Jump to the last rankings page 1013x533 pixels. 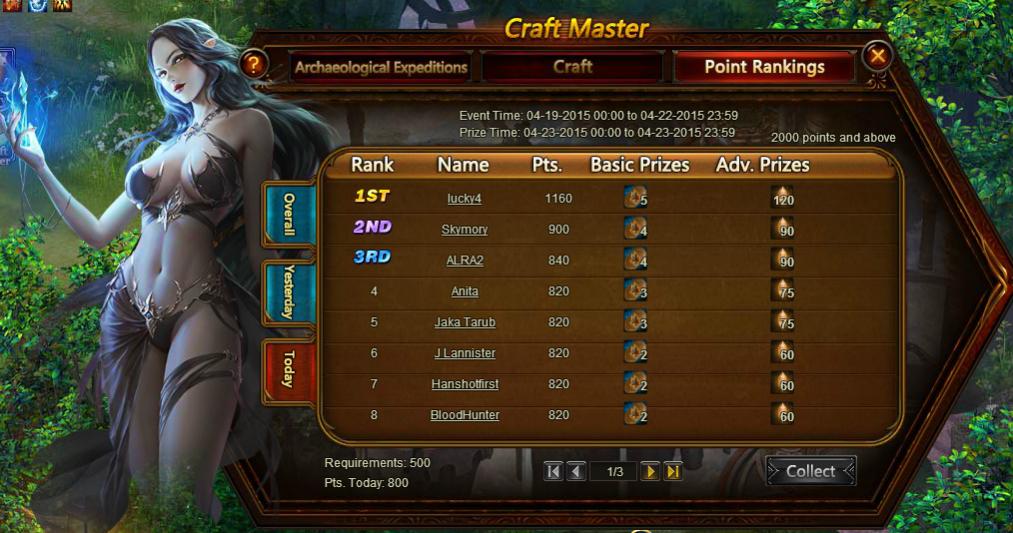(x=673, y=471)
